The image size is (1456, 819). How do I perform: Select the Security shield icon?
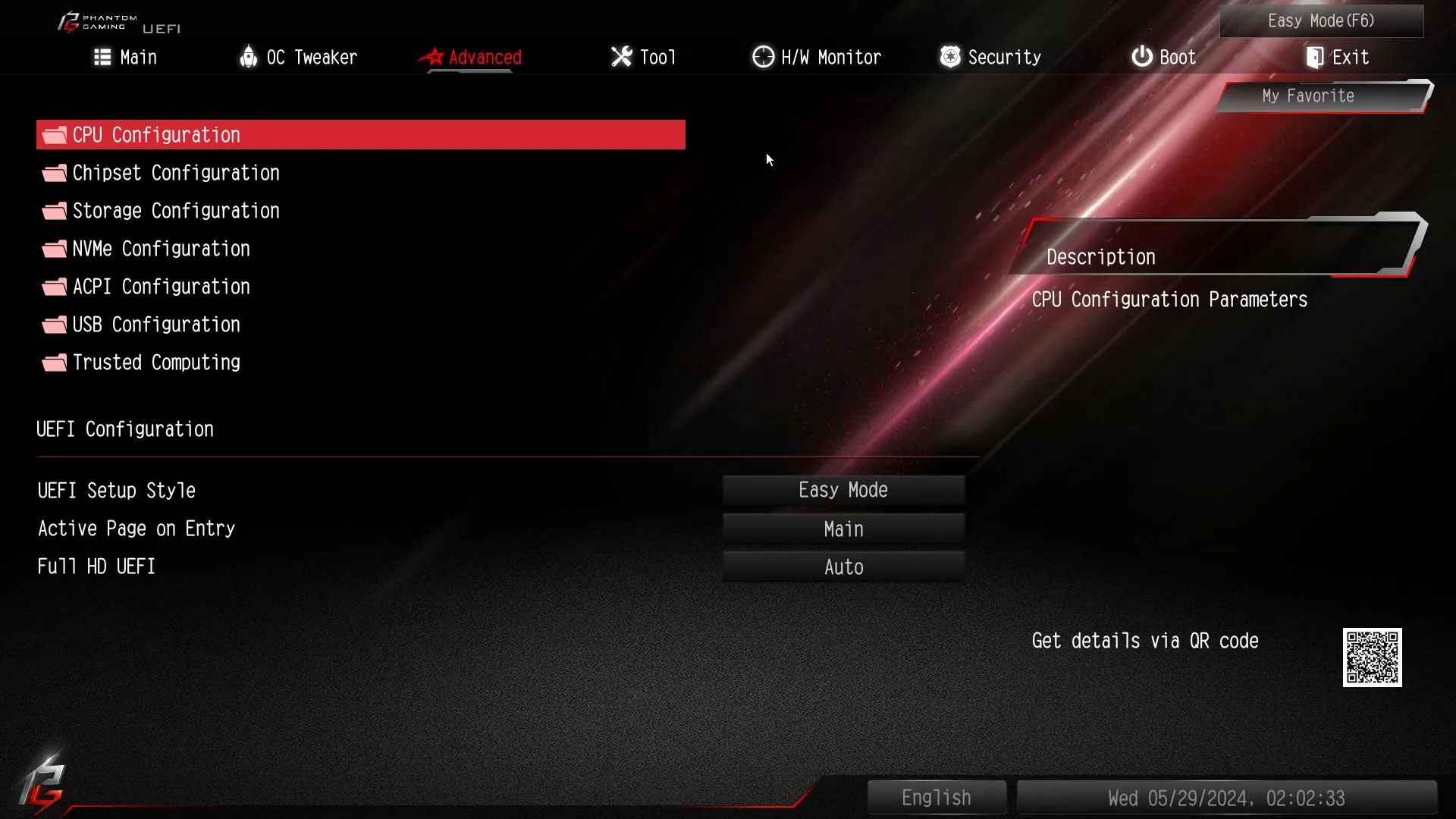point(949,56)
